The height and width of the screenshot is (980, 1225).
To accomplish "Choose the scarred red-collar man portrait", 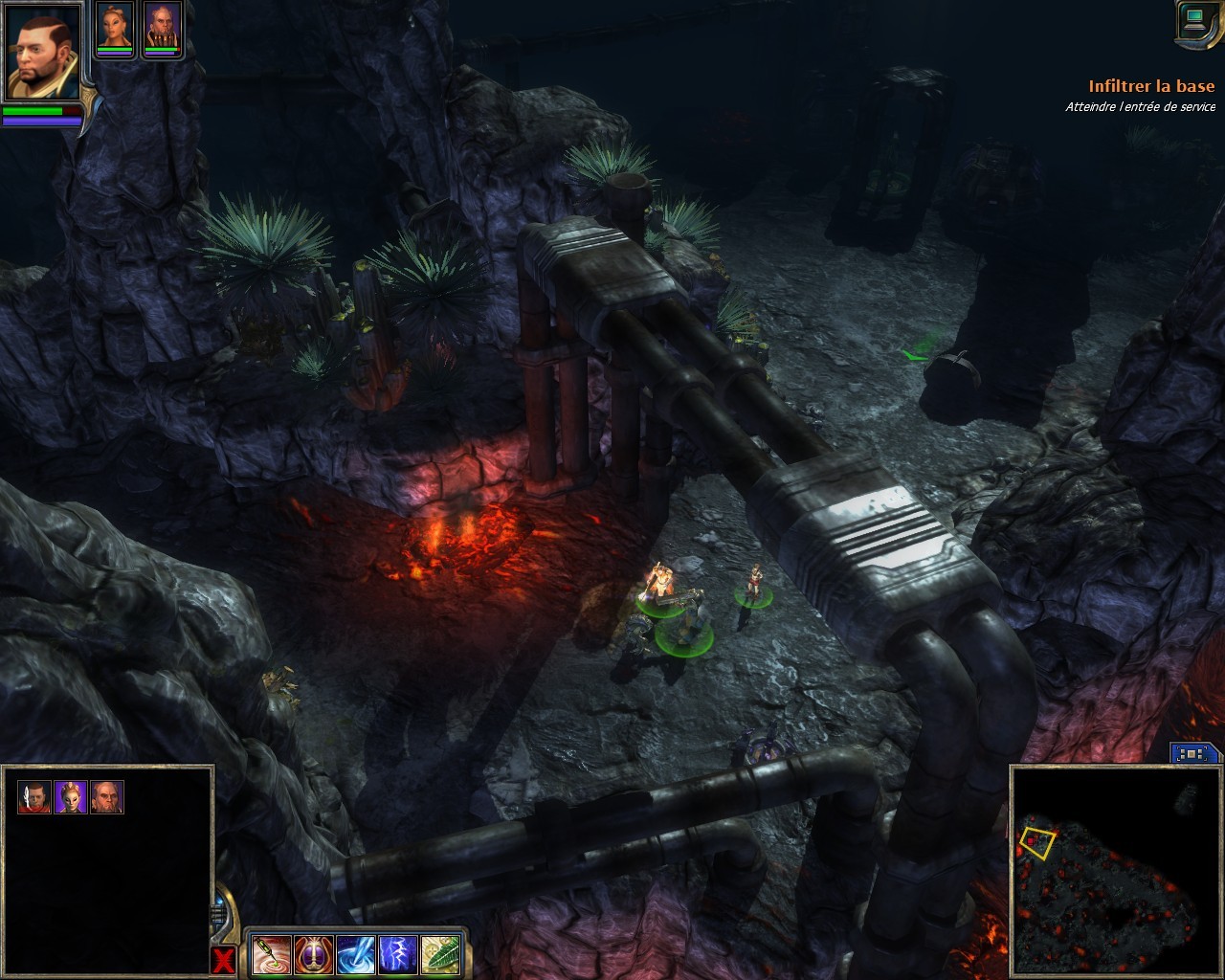I will coord(34,796).
